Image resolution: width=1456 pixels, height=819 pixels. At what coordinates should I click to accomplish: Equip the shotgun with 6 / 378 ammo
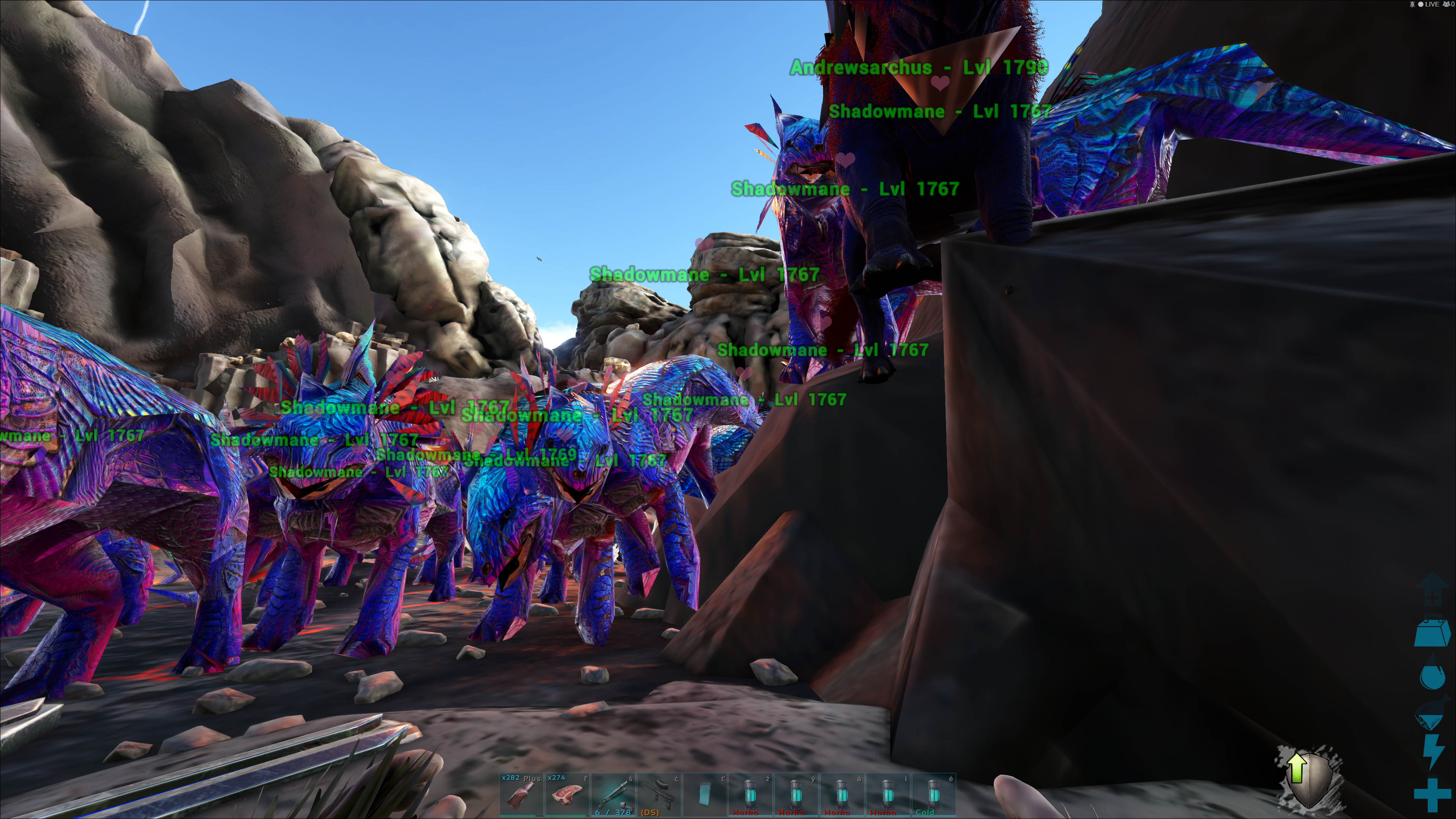pyautogui.click(x=613, y=795)
